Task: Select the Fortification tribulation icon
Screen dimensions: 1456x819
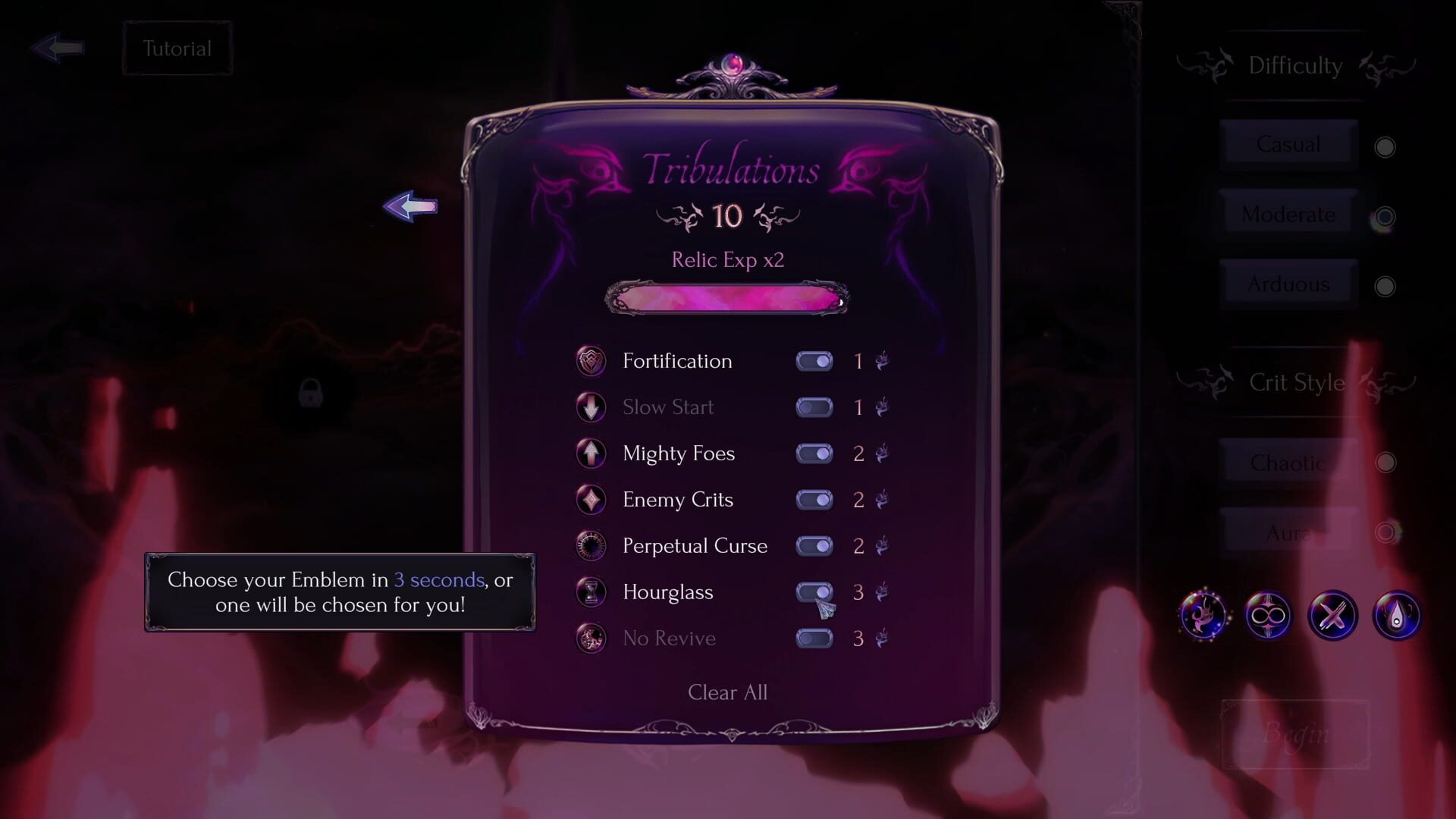Action: 591,361
